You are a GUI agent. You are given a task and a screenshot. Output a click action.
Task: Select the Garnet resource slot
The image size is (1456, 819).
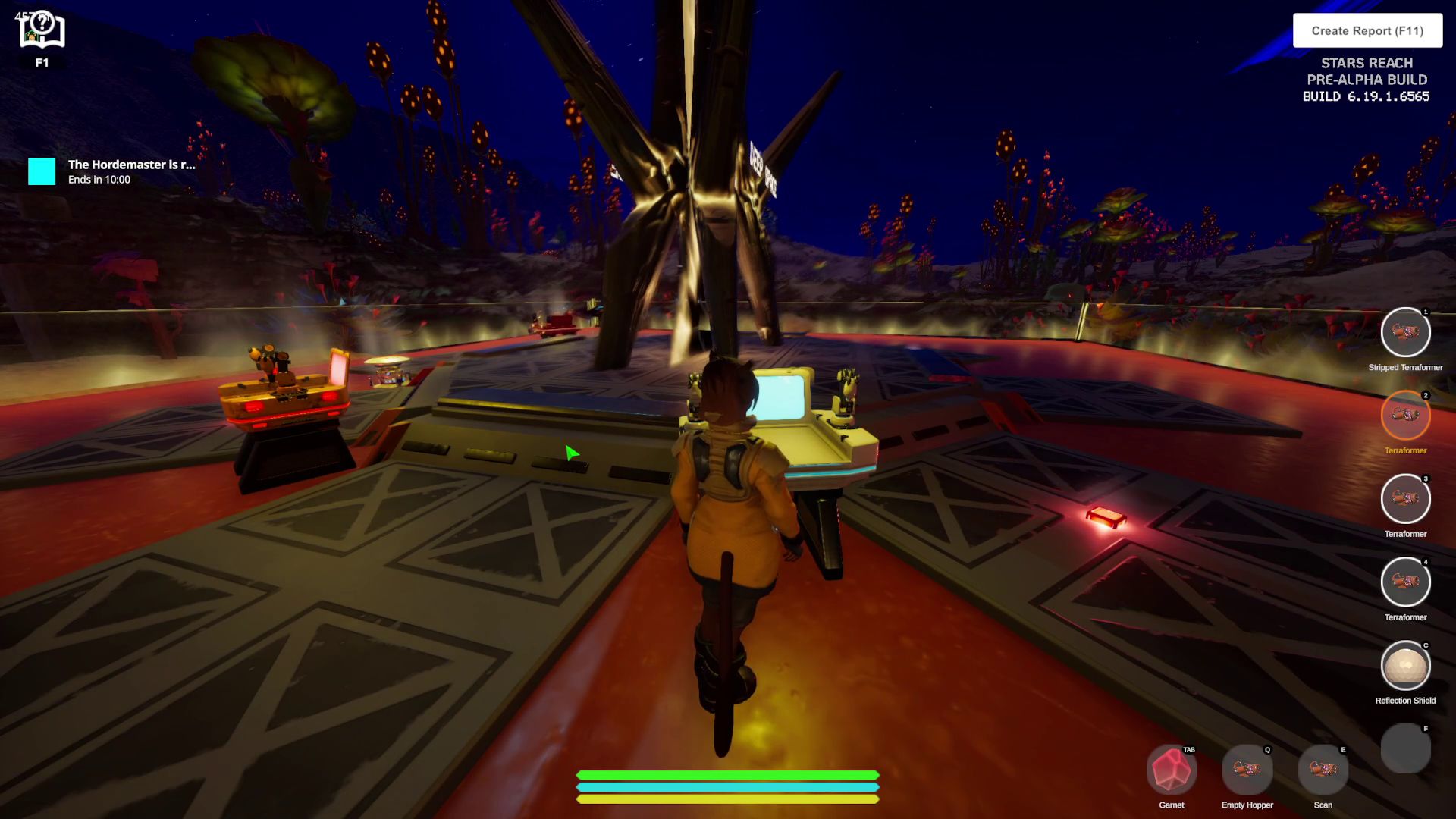tap(1171, 770)
